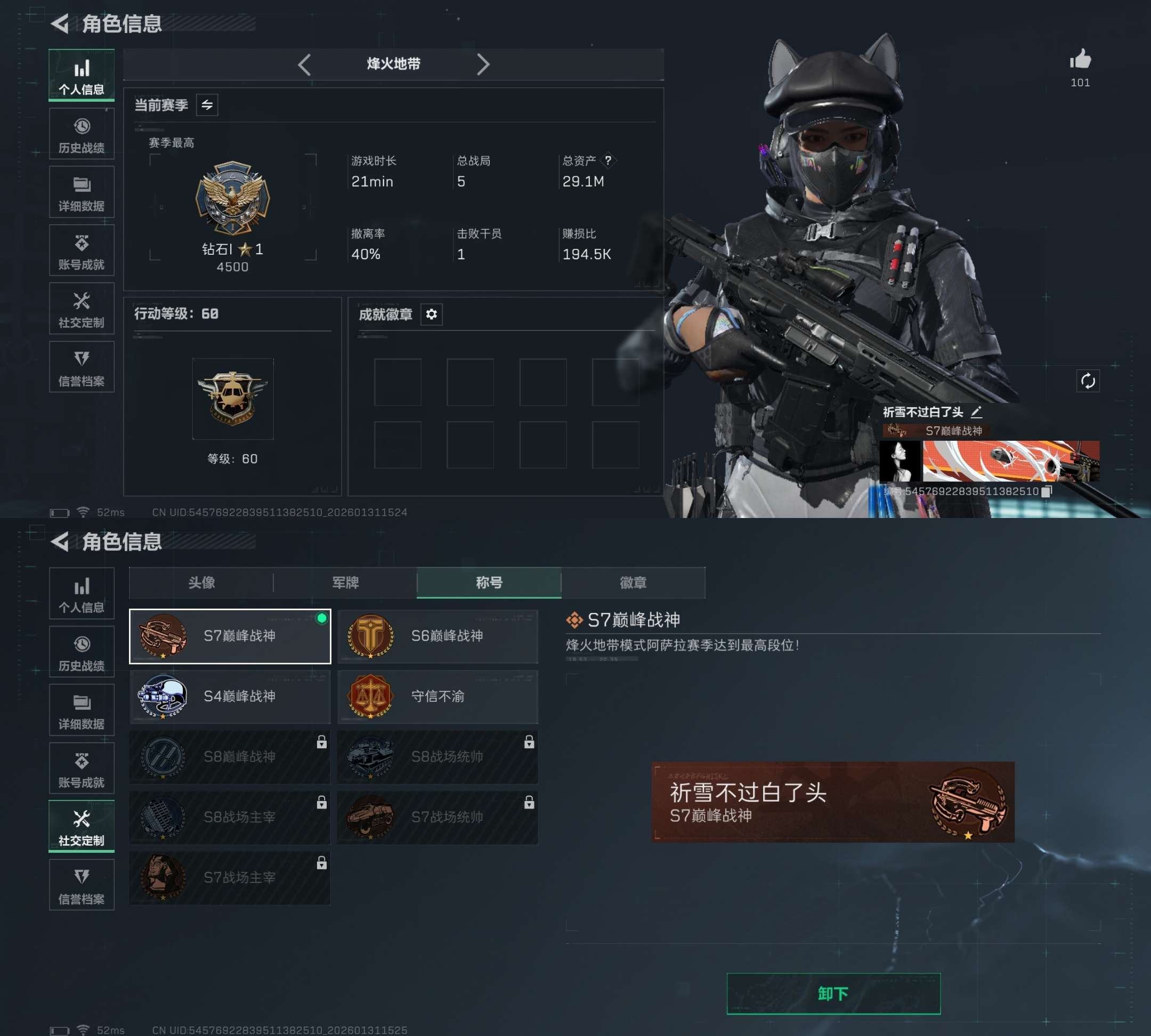Switch to the 徽章 tab

tap(632, 583)
